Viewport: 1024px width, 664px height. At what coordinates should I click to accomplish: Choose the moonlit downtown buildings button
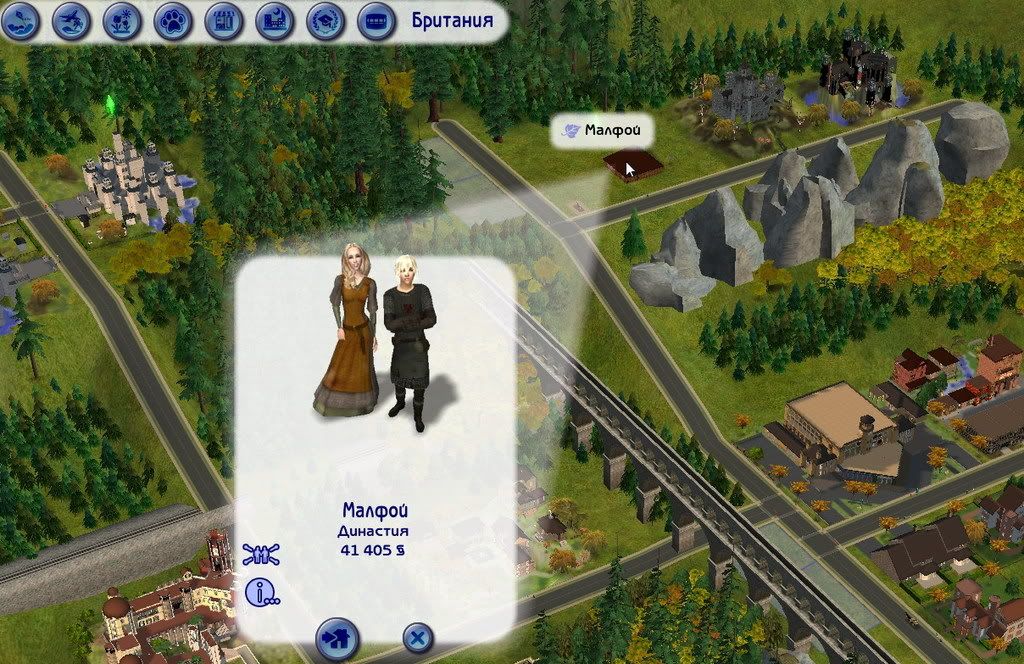pos(275,20)
